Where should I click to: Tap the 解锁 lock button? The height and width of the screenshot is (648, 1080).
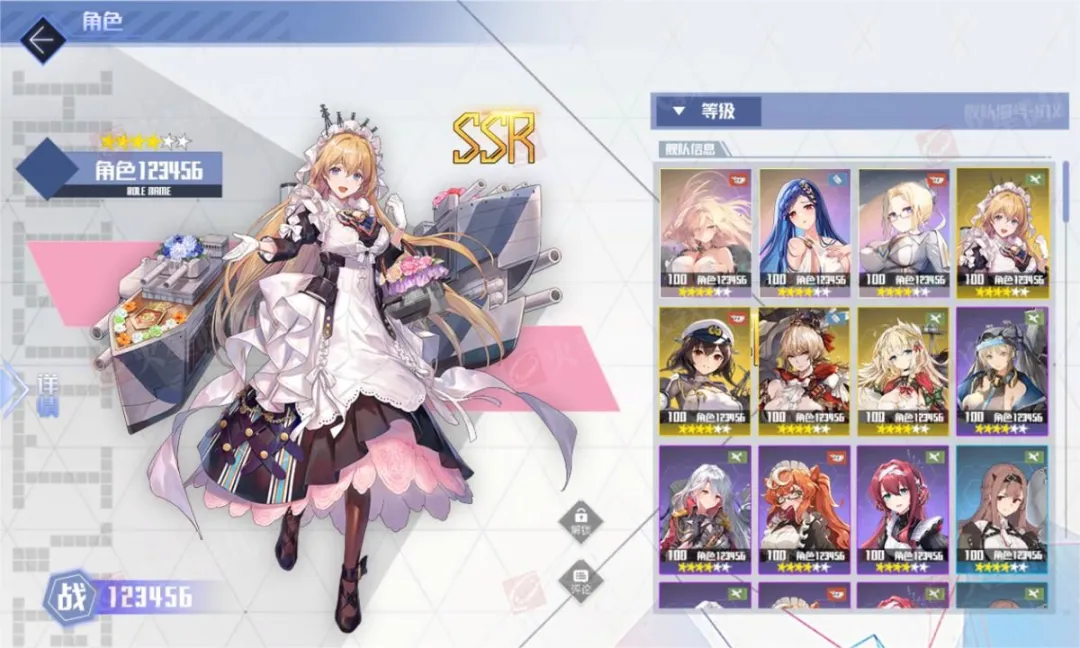tap(581, 520)
